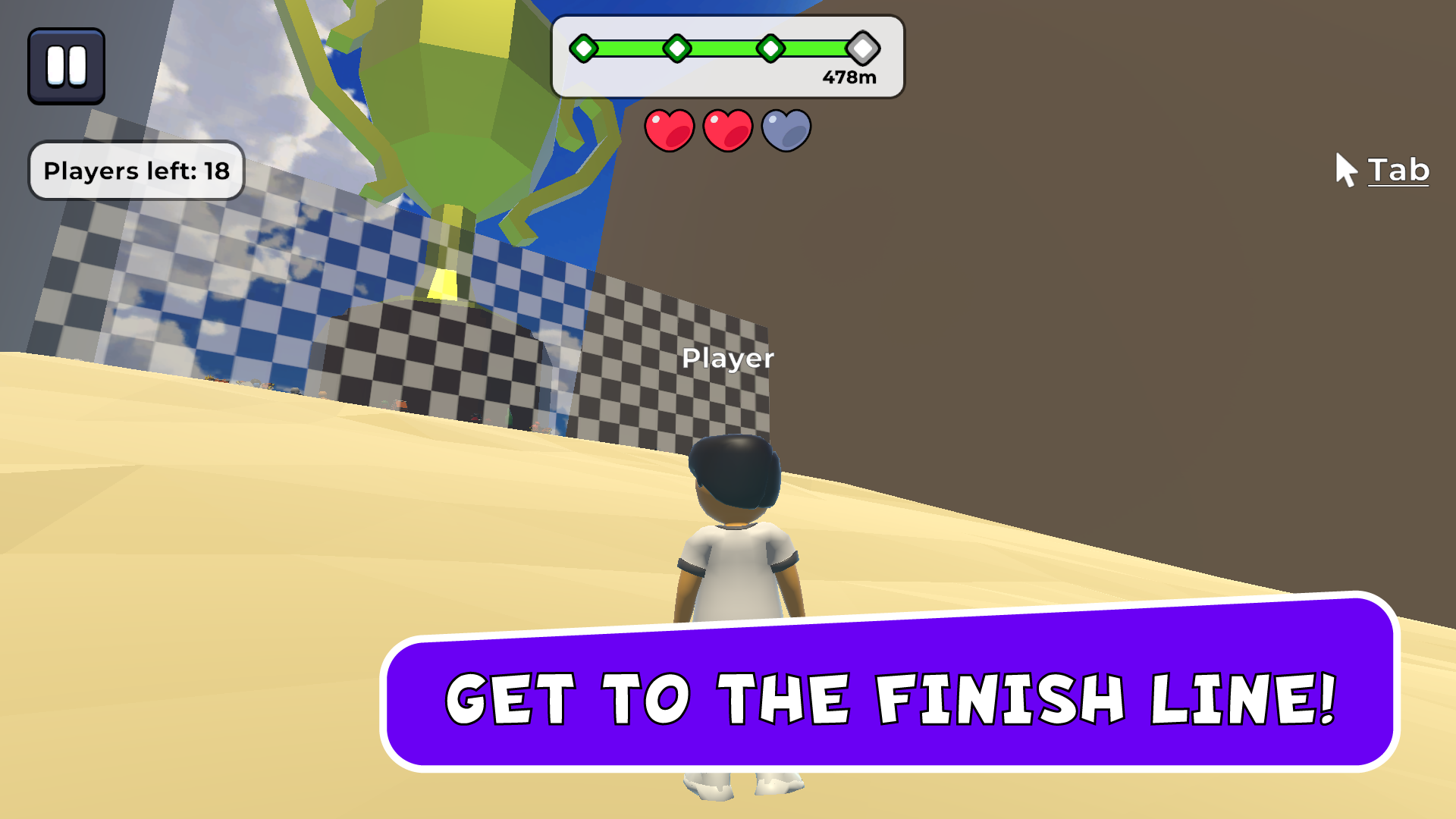Click the grayed-out third heart icon
Viewport: 1456px width, 819px height.
click(786, 129)
